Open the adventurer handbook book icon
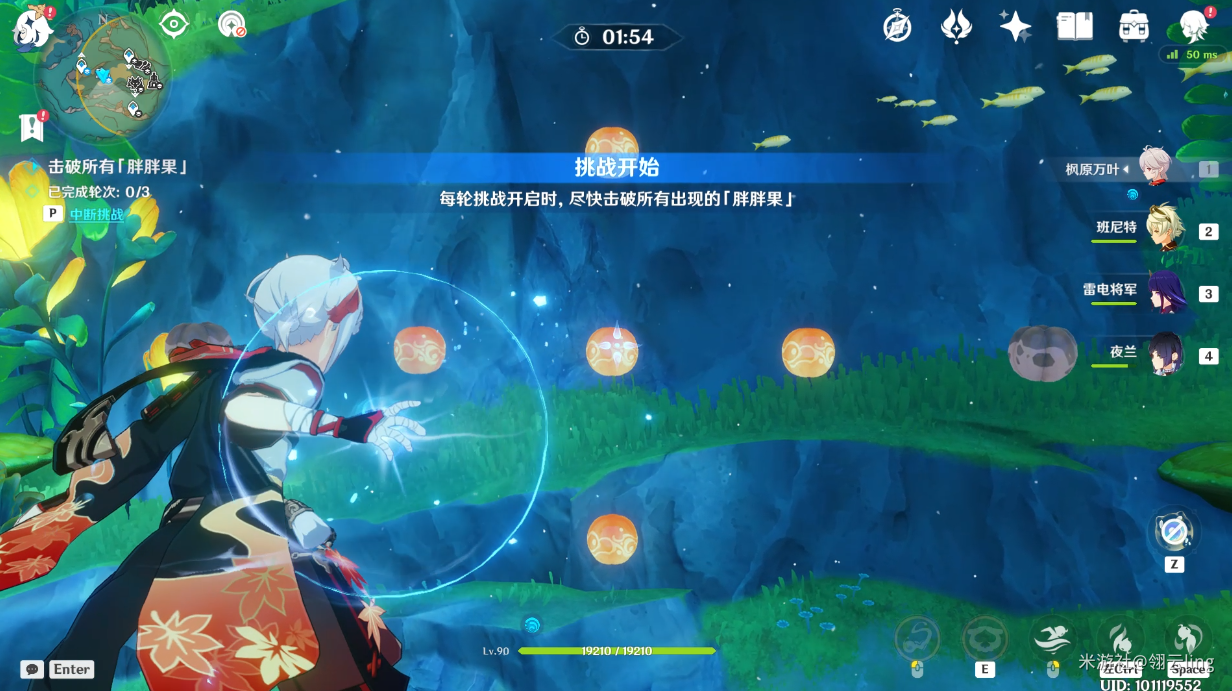Viewport: 1232px width, 691px height. [x=1075, y=27]
